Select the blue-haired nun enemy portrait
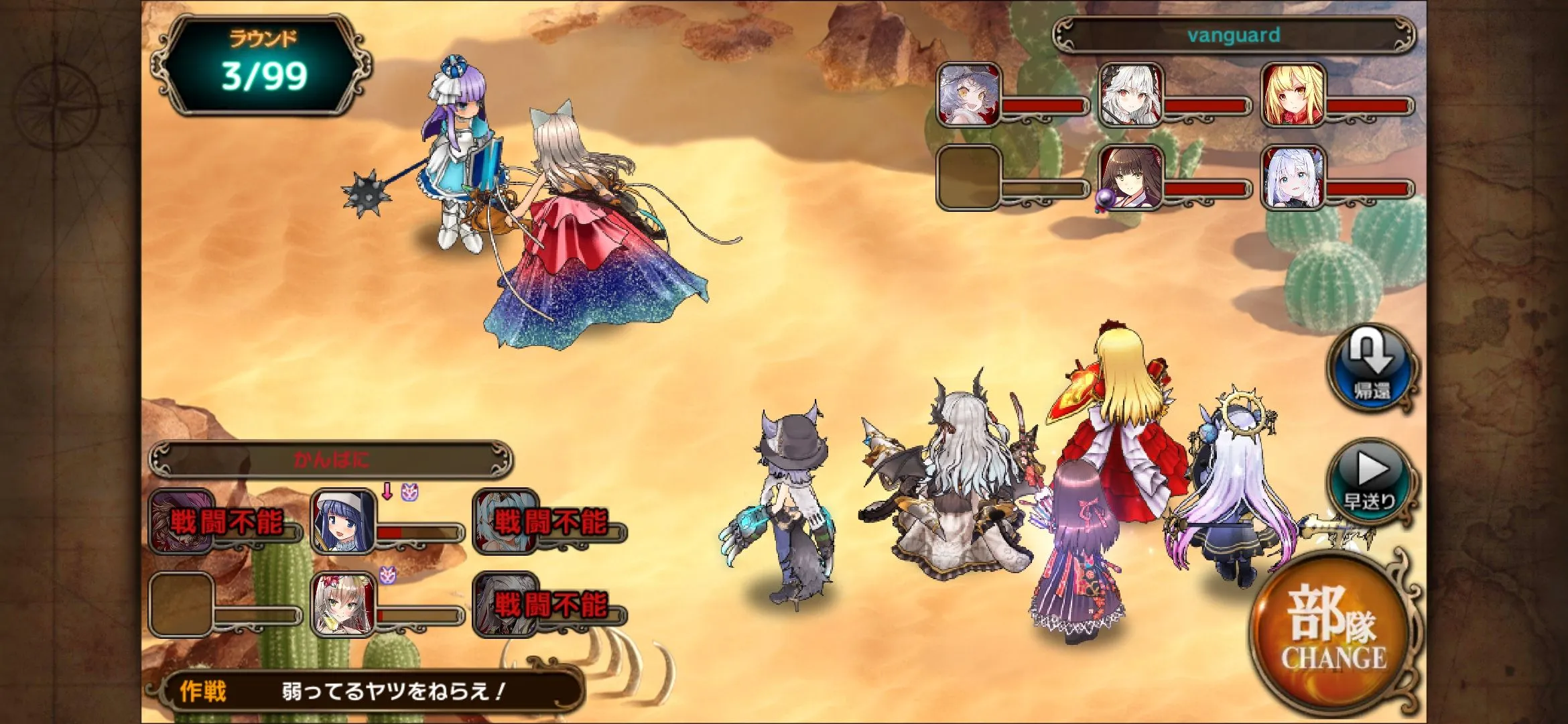Viewport: 1568px width, 724px height. 343,521
